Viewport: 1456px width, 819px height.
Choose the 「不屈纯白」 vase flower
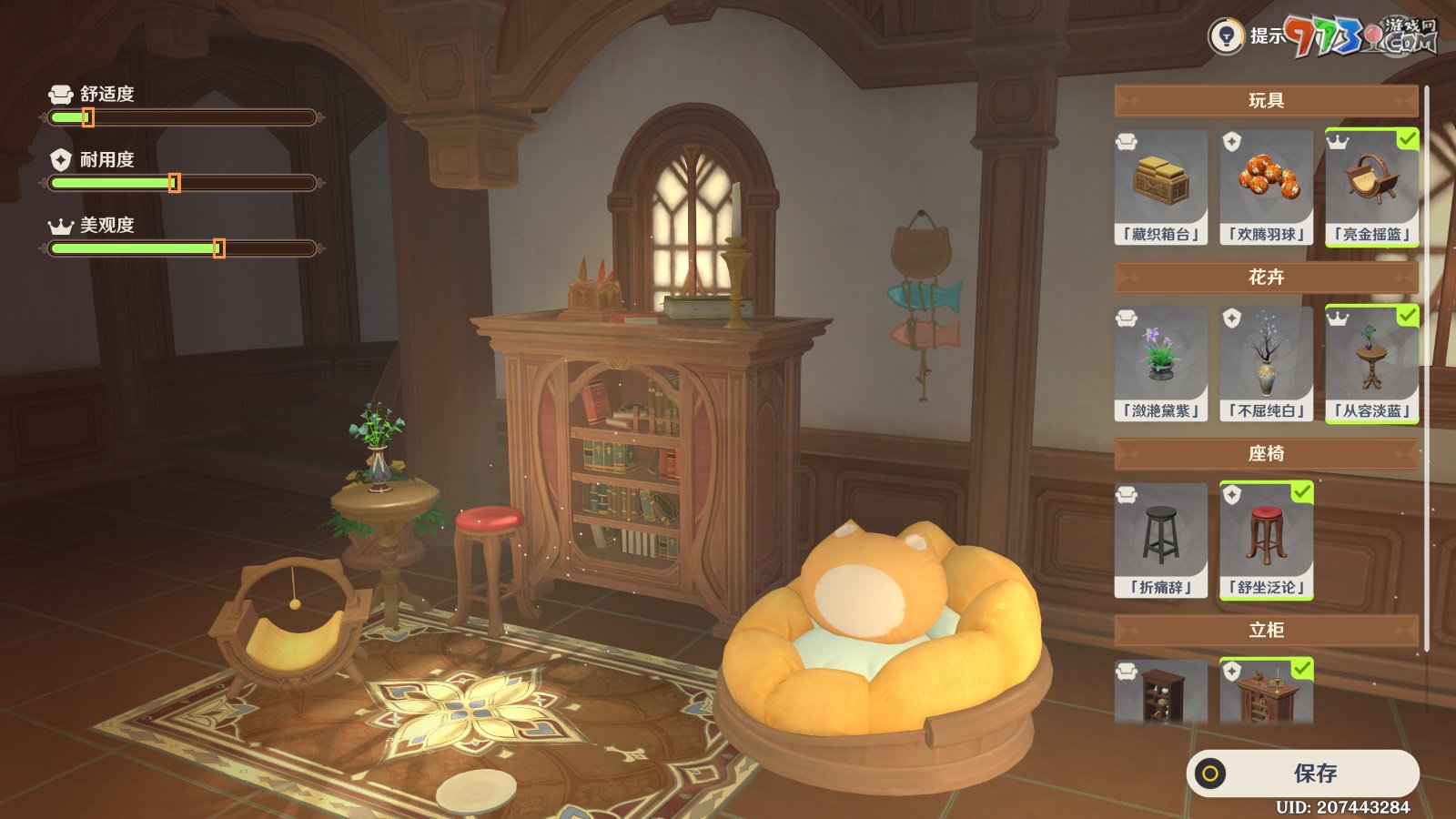pos(1267,364)
